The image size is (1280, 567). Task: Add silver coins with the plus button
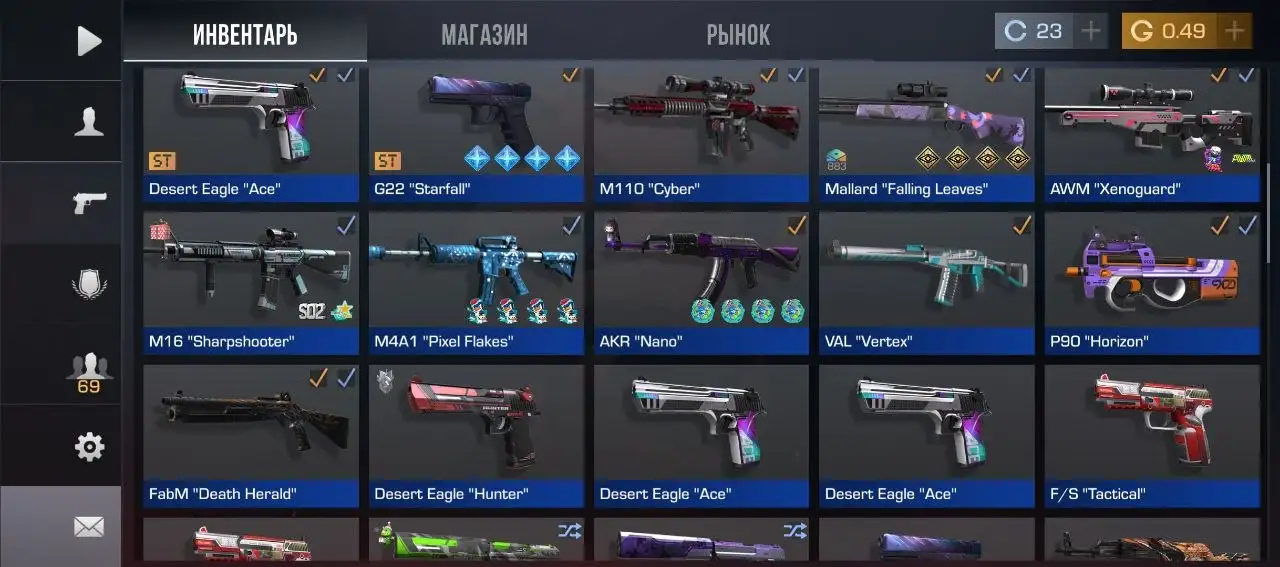(1091, 31)
